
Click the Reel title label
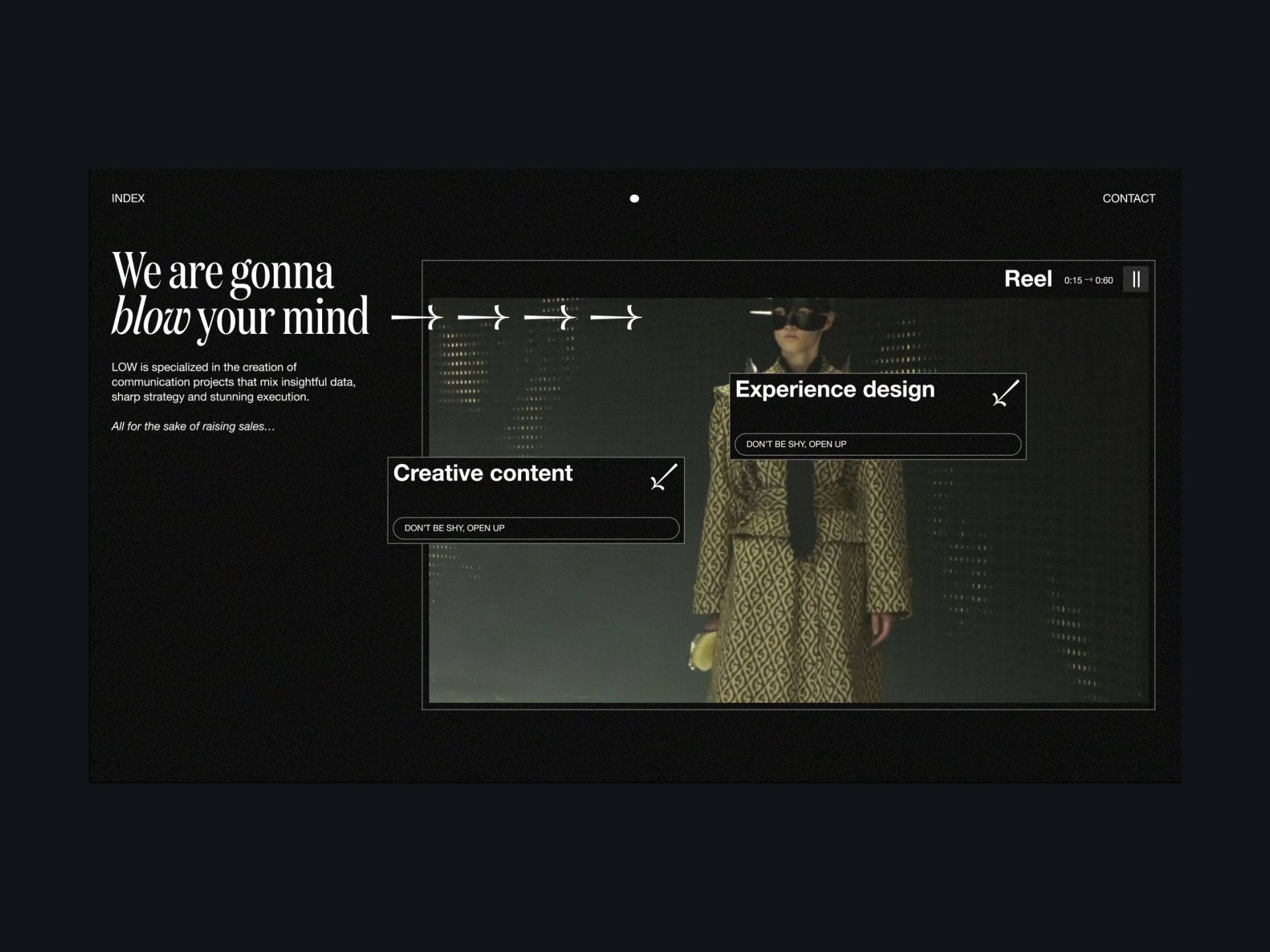point(1028,278)
